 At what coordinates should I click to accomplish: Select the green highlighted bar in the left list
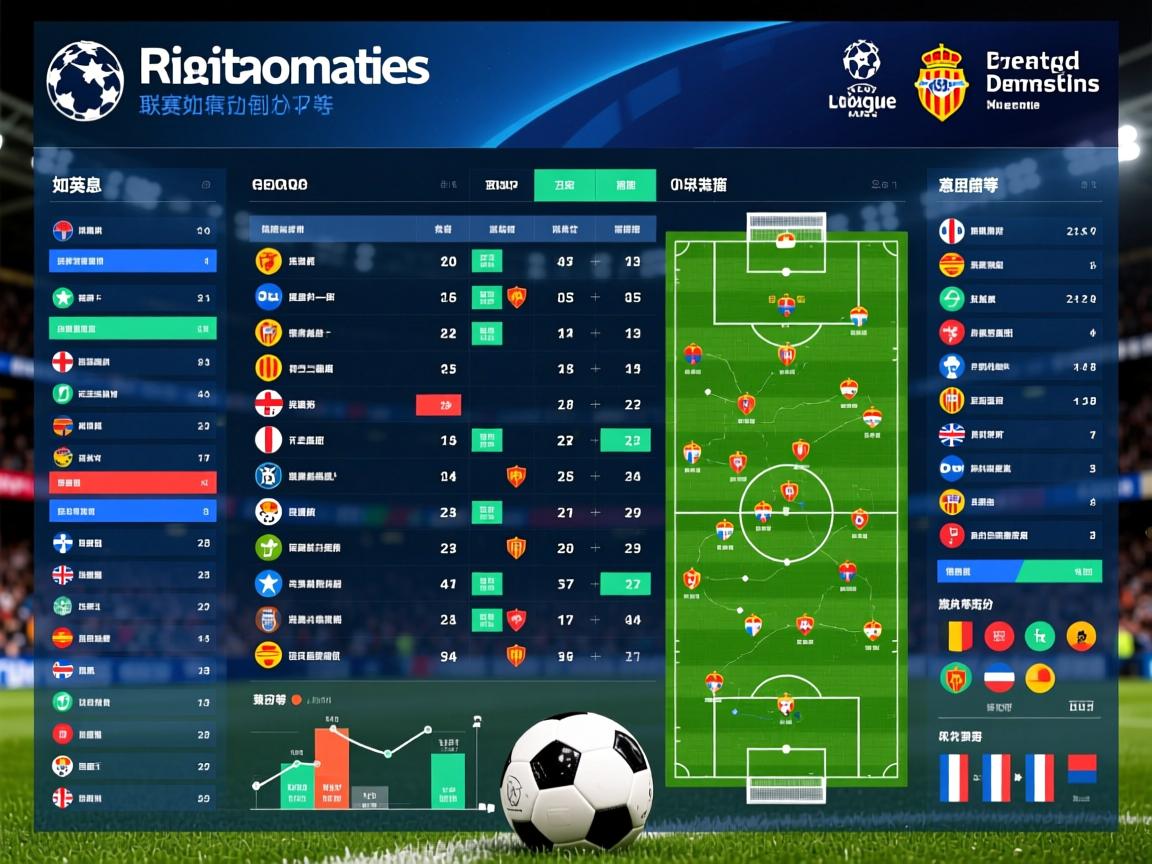(132, 328)
